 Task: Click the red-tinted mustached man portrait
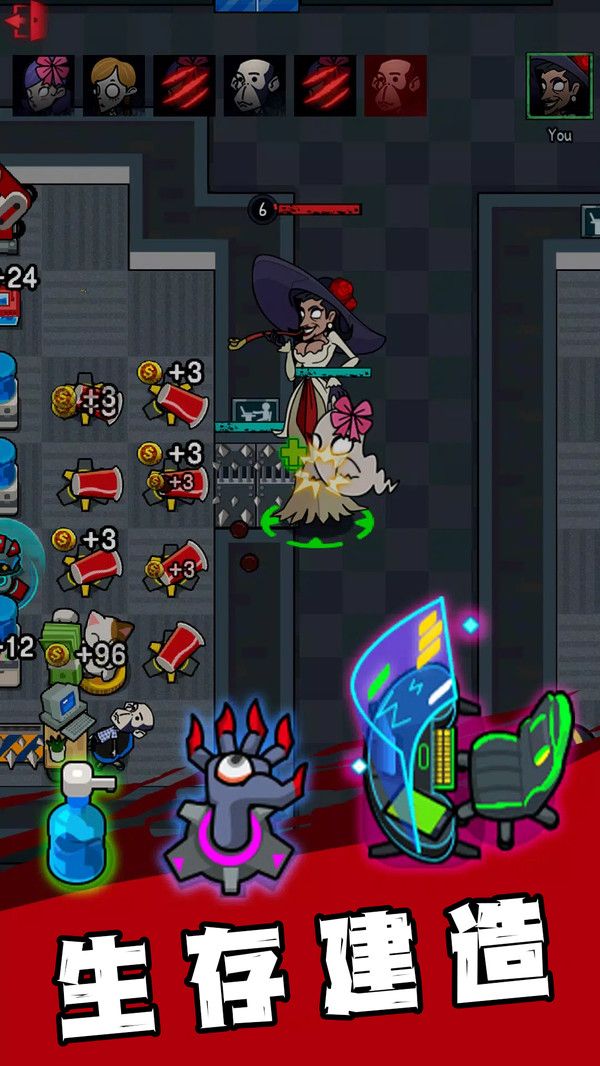(x=395, y=85)
